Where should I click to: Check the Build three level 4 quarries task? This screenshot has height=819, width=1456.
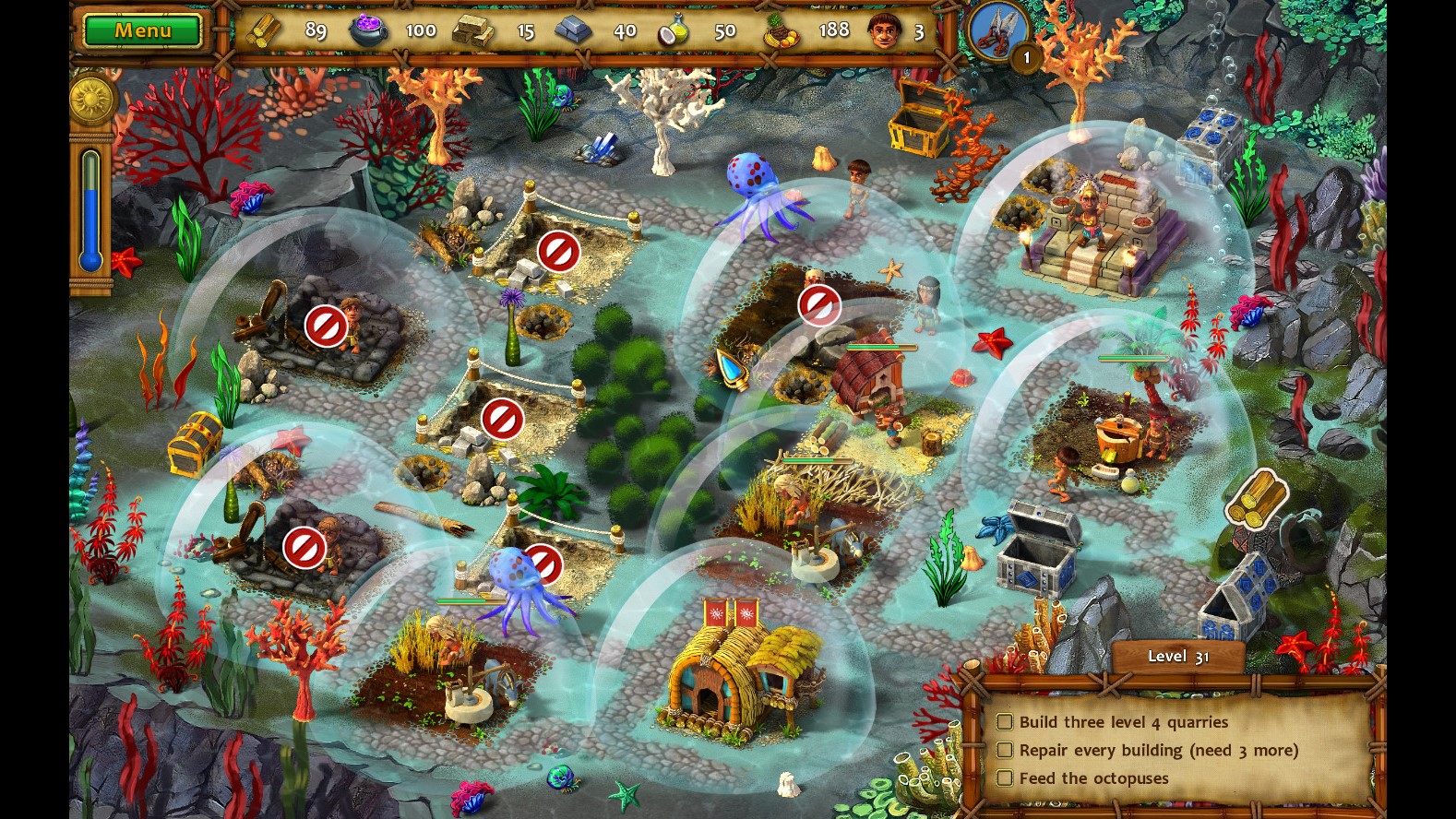coord(1006,722)
